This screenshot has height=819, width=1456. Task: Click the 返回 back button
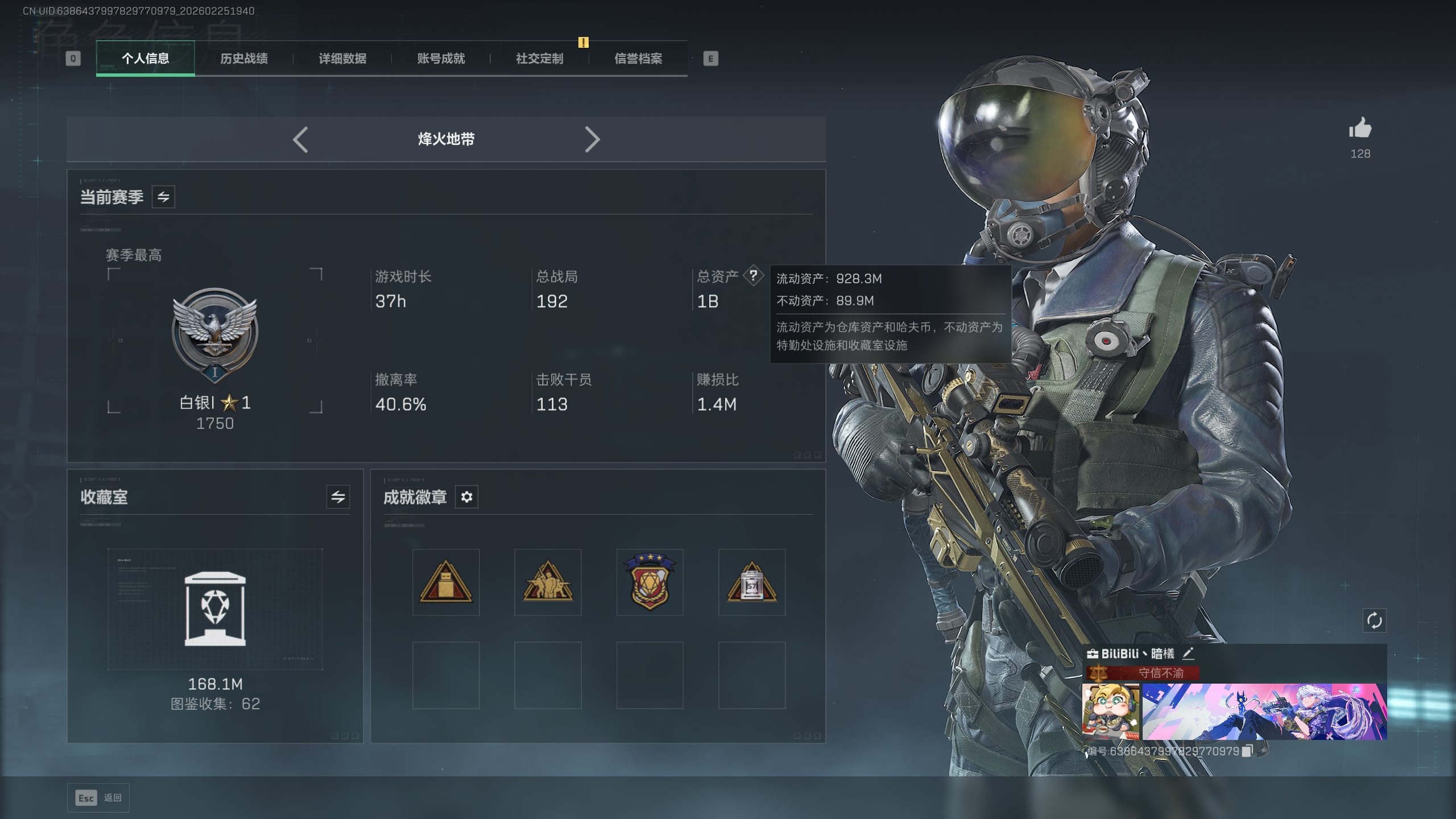[98, 798]
